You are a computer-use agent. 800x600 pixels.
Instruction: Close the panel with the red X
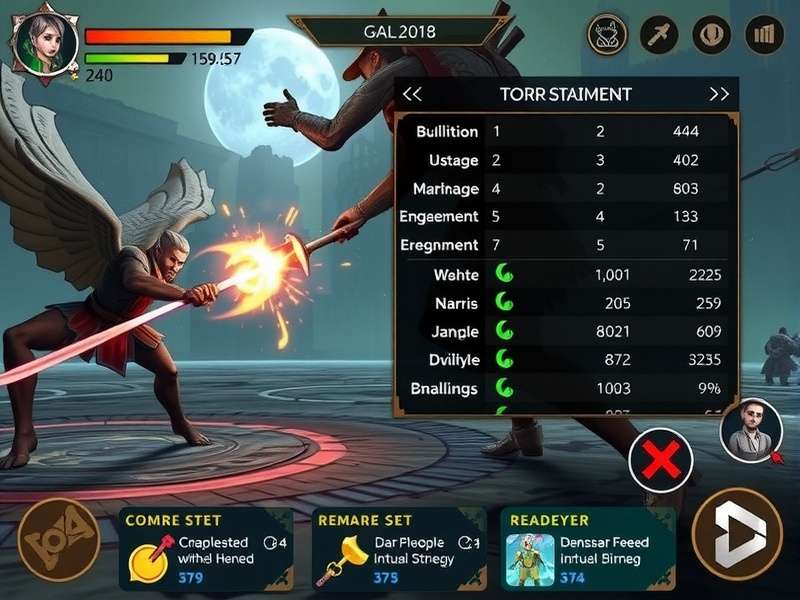point(661,460)
